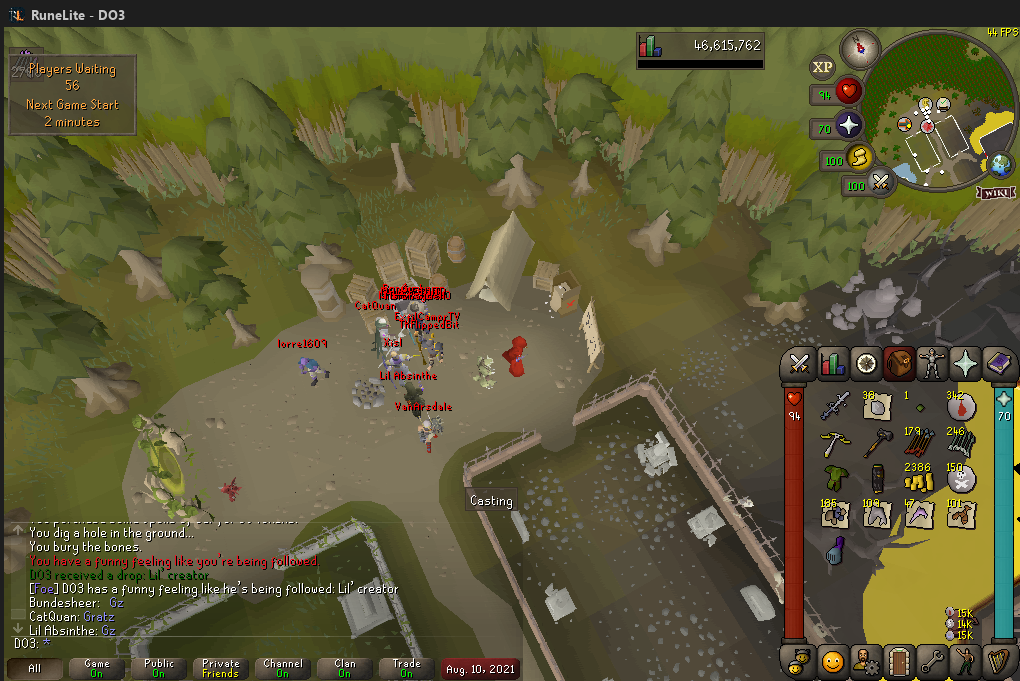This screenshot has width=1020, height=681.
Task: Switch to the Skills tab
Action: 833,365
